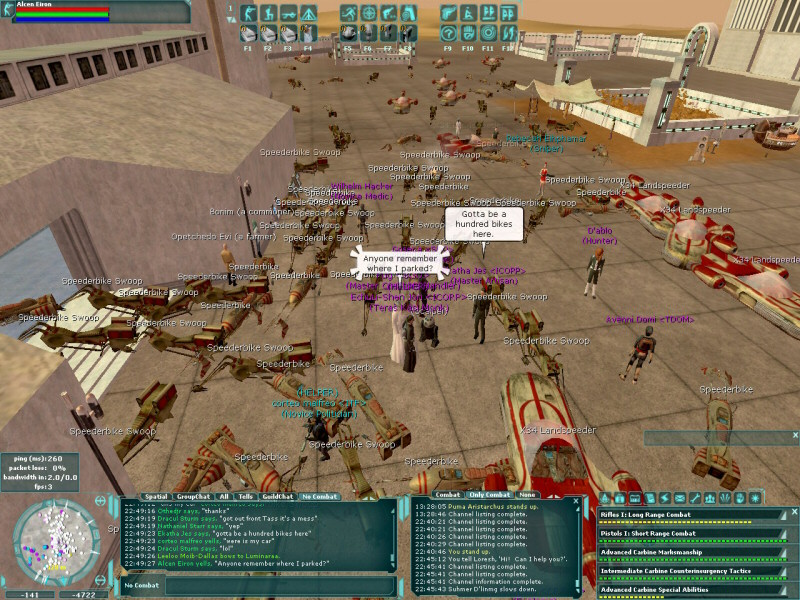The width and height of the screenshot is (800, 600).
Task: Open the Combat log tab
Action: [448, 495]
